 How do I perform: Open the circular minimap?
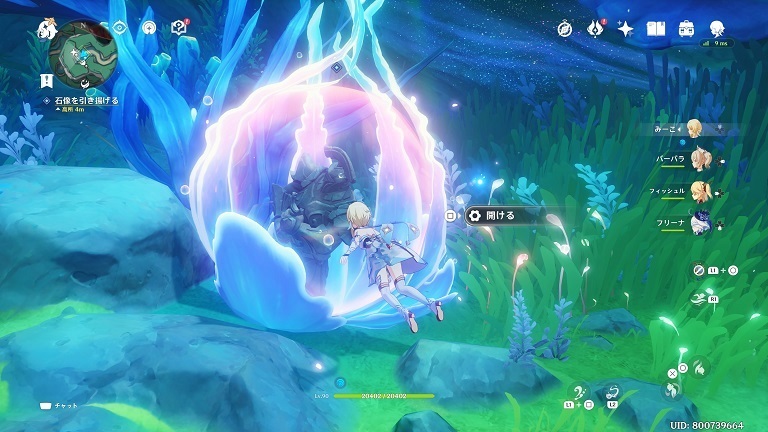point(82,51)
